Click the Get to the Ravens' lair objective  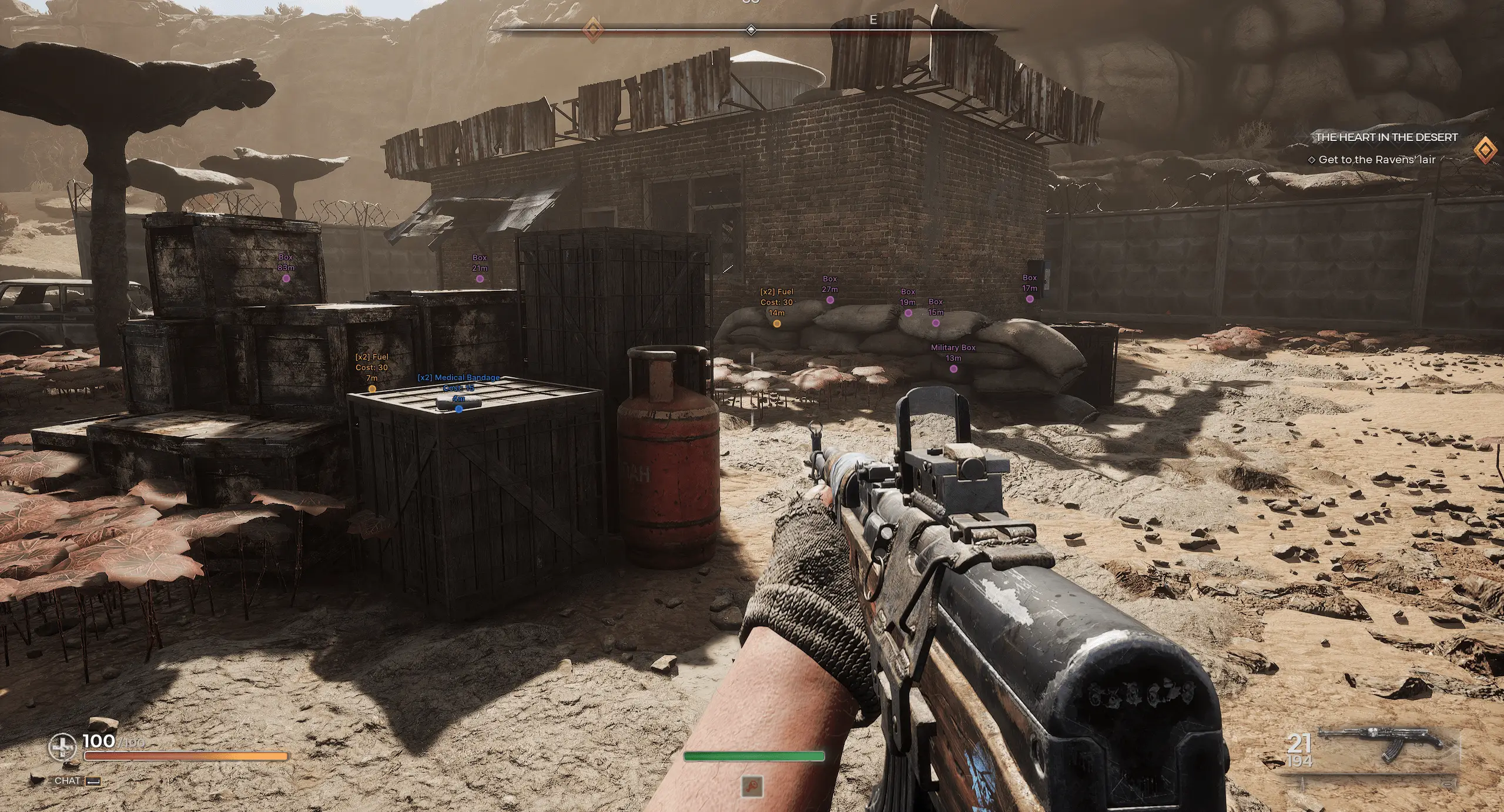(x=1376, y=160)
